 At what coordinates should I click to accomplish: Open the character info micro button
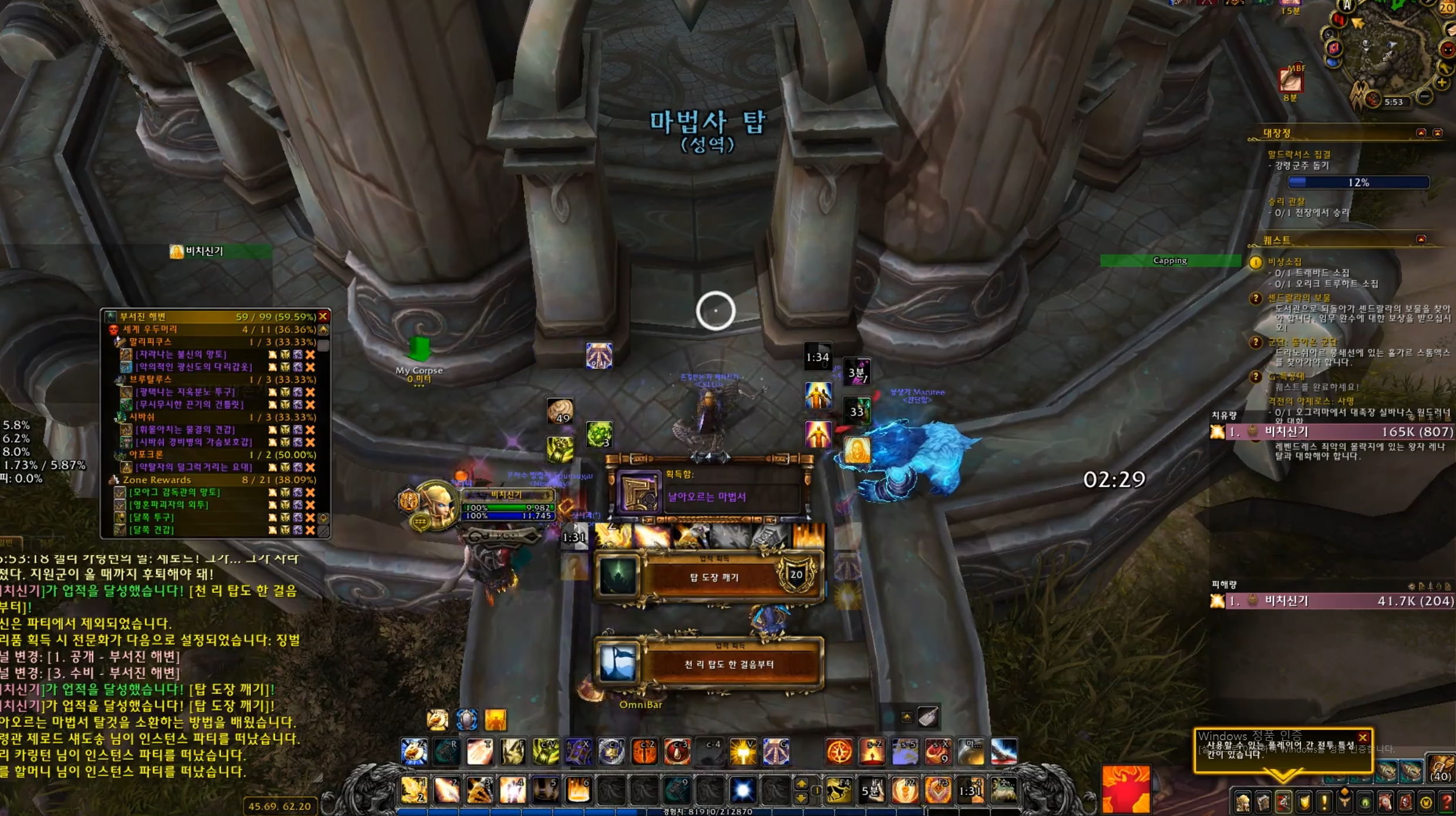coord(1242,802)
